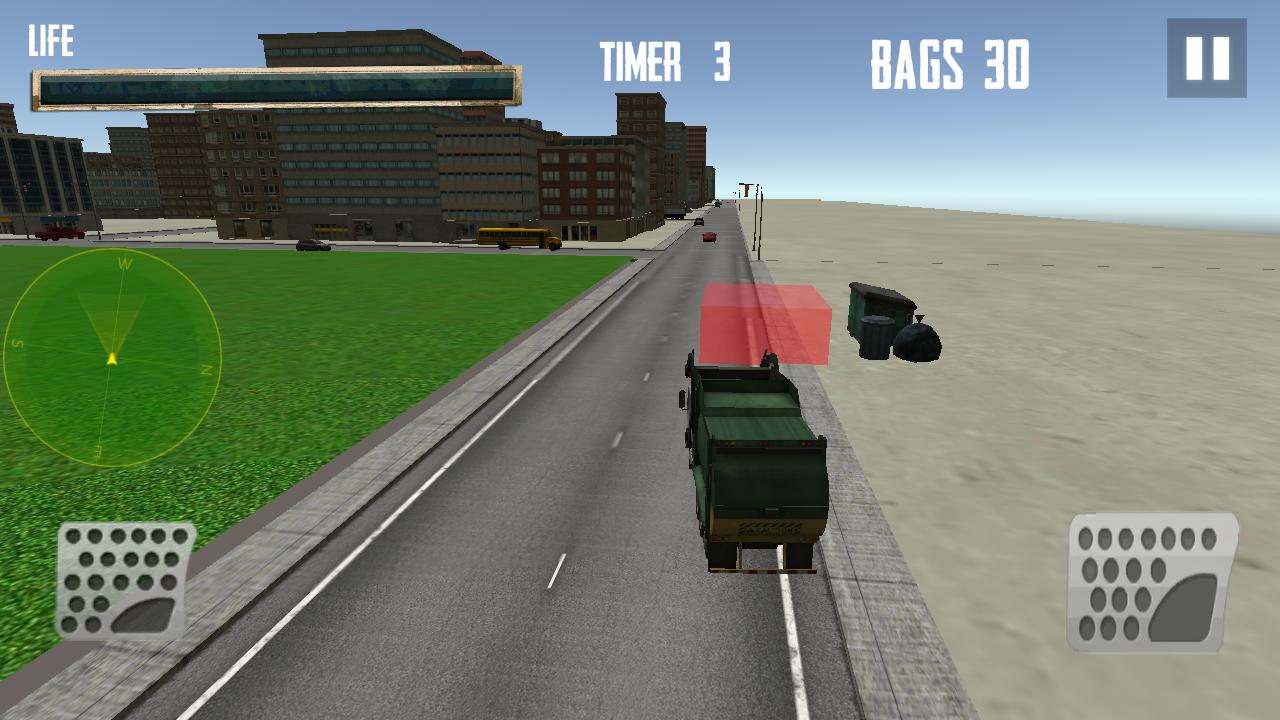Tap the compass needle on the mini-map

(112, 357)
